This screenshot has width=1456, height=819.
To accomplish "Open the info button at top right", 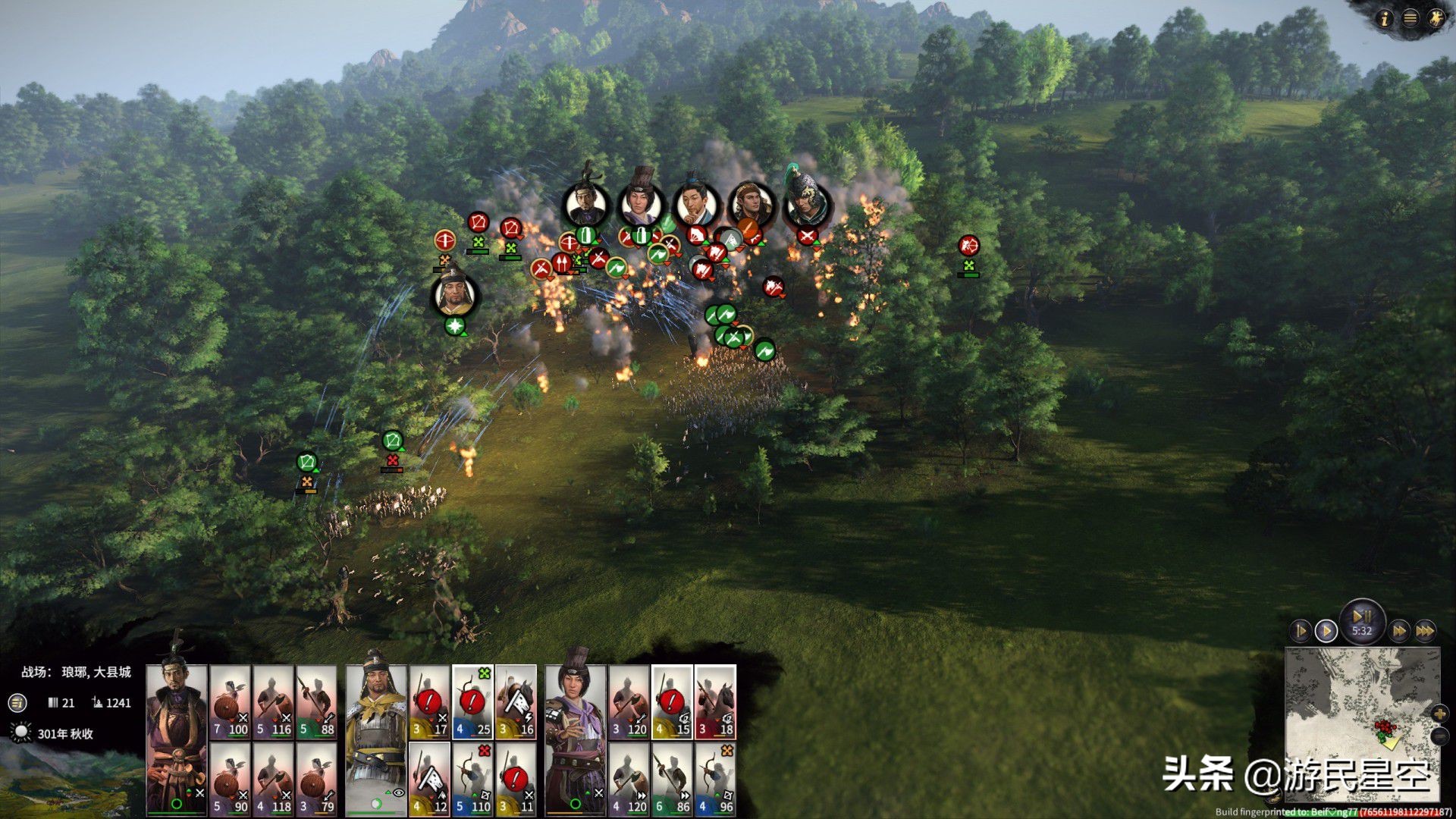I will tap(1385, 18).
